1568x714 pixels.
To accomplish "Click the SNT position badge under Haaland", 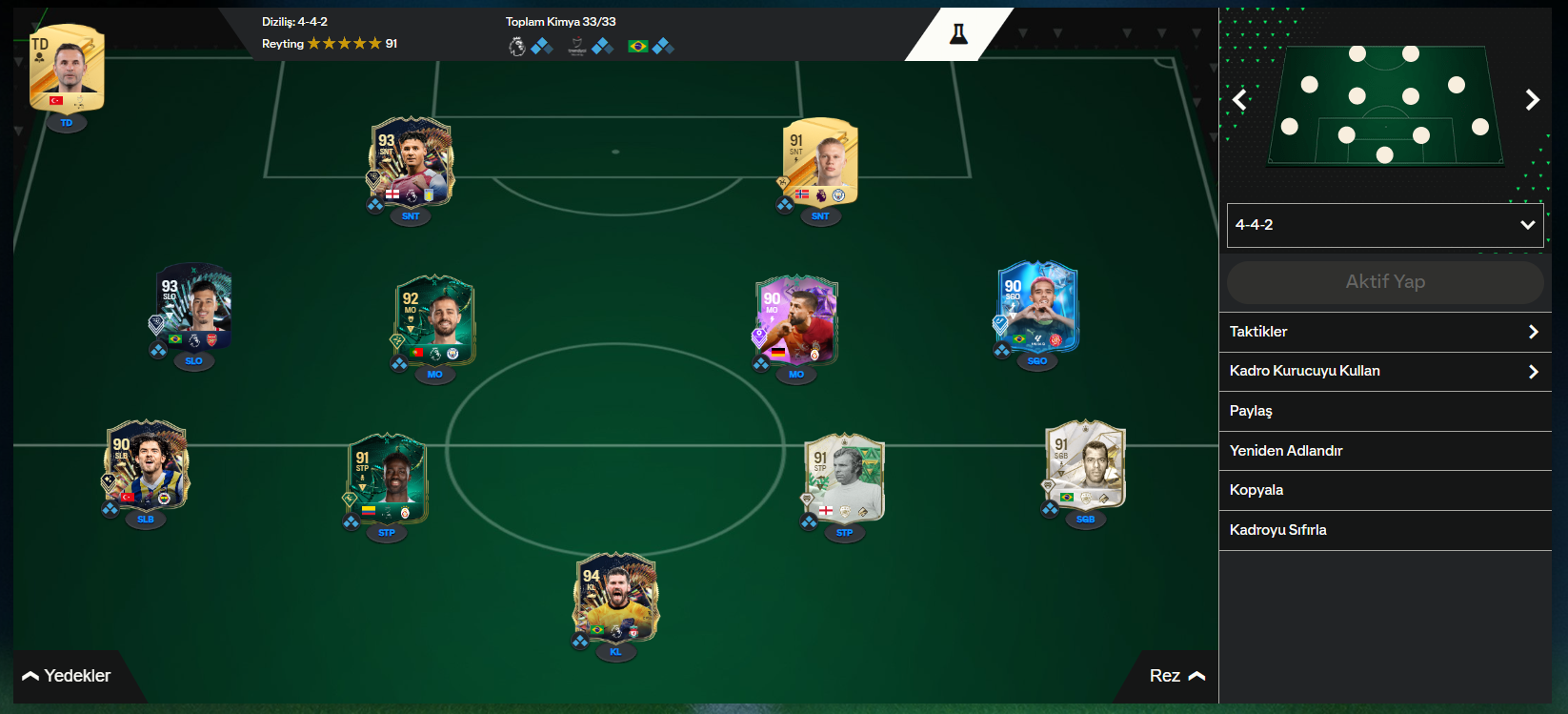I will coord(820,216).
